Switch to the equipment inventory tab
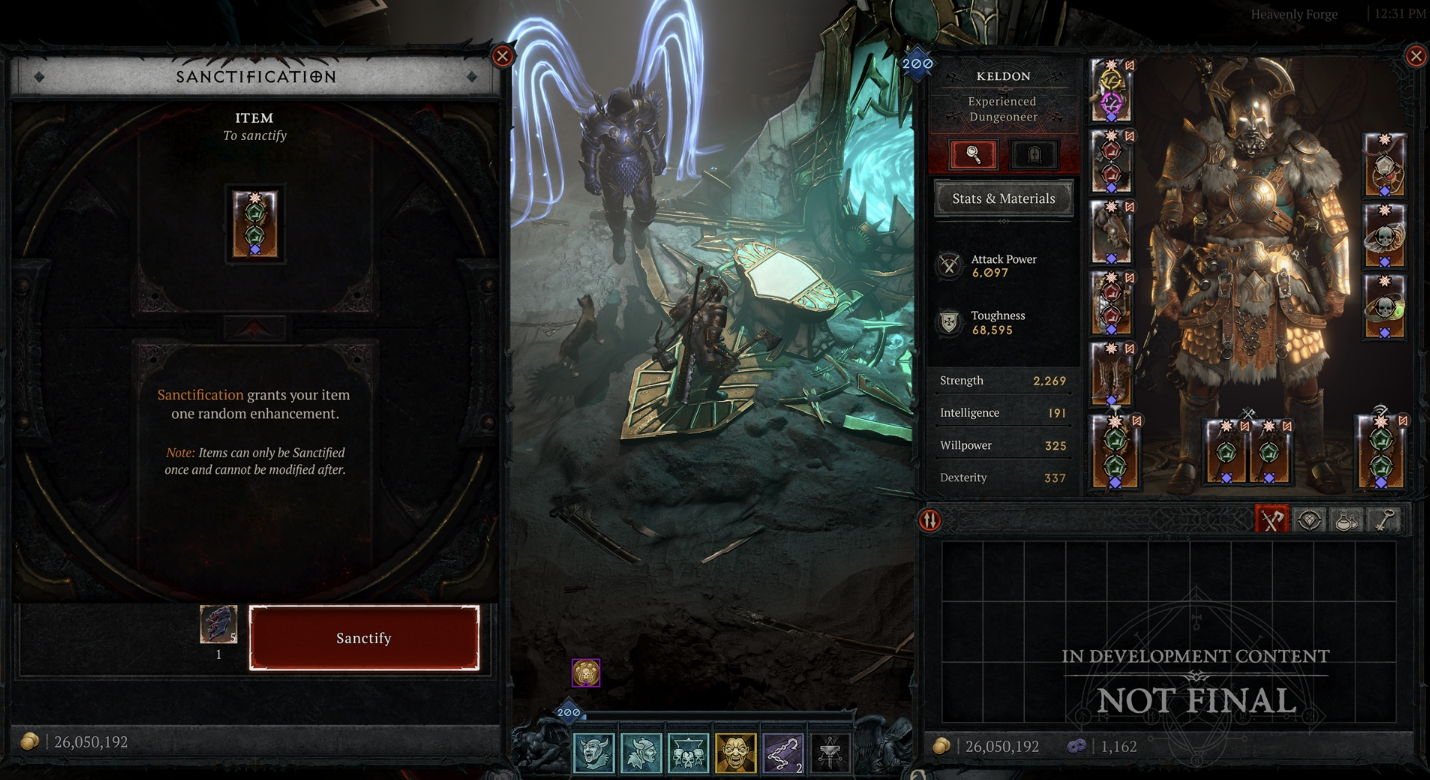 click(x=1272, y=520)
